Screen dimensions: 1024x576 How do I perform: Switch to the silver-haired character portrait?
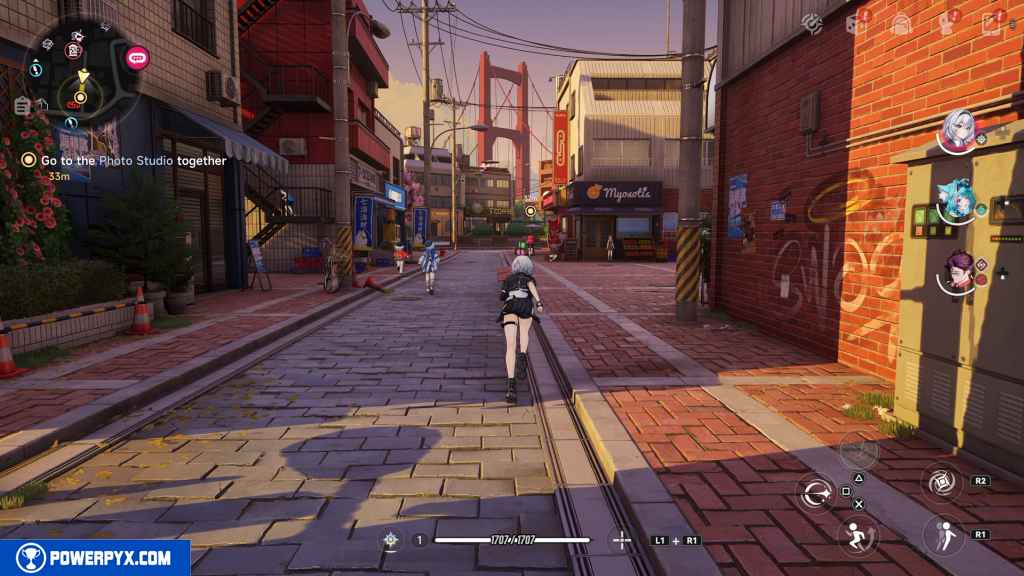click(x=957, y=130)
